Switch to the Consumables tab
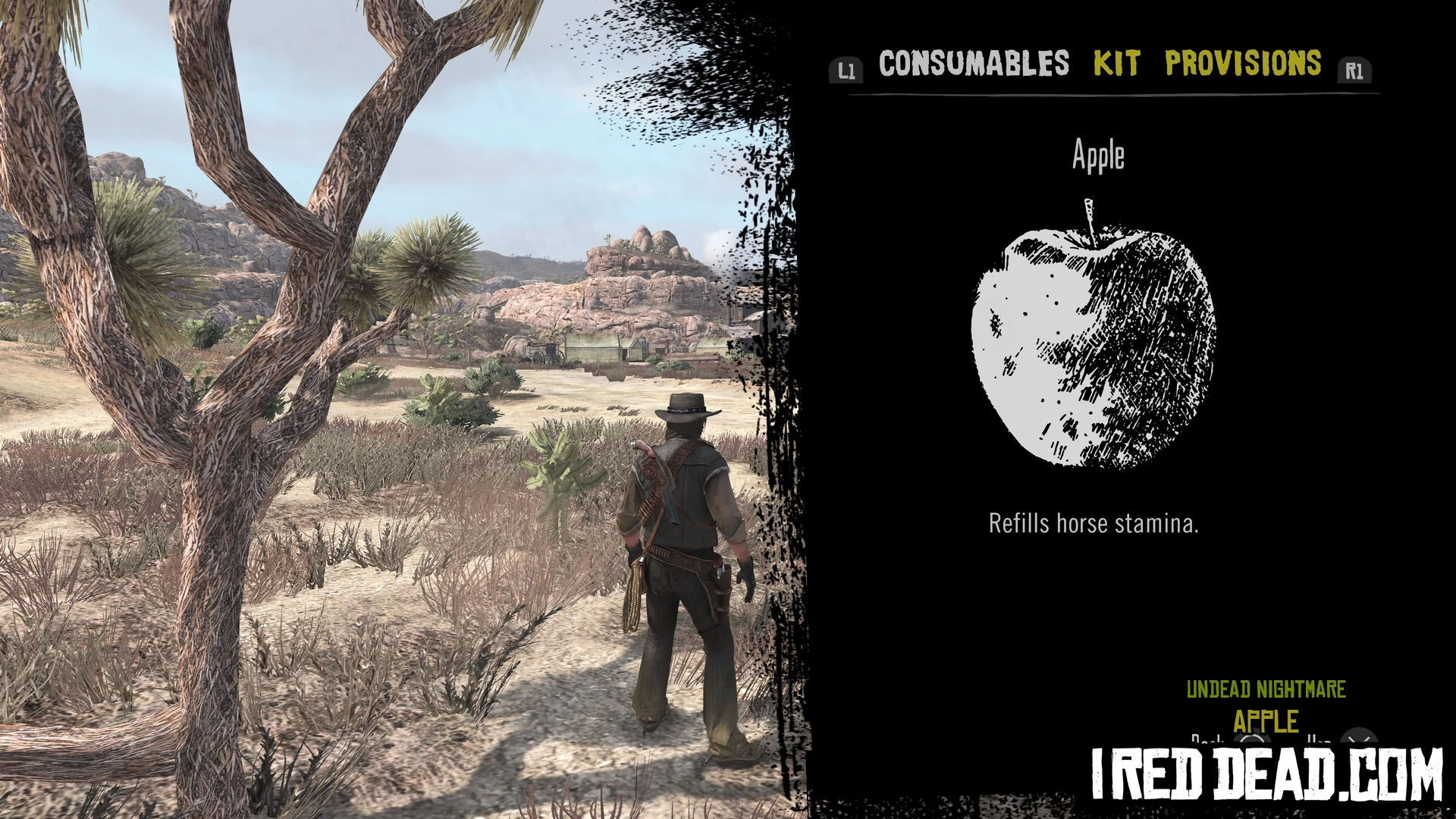The width and height of the screenshot is (1456, 819). click(974, 64)
